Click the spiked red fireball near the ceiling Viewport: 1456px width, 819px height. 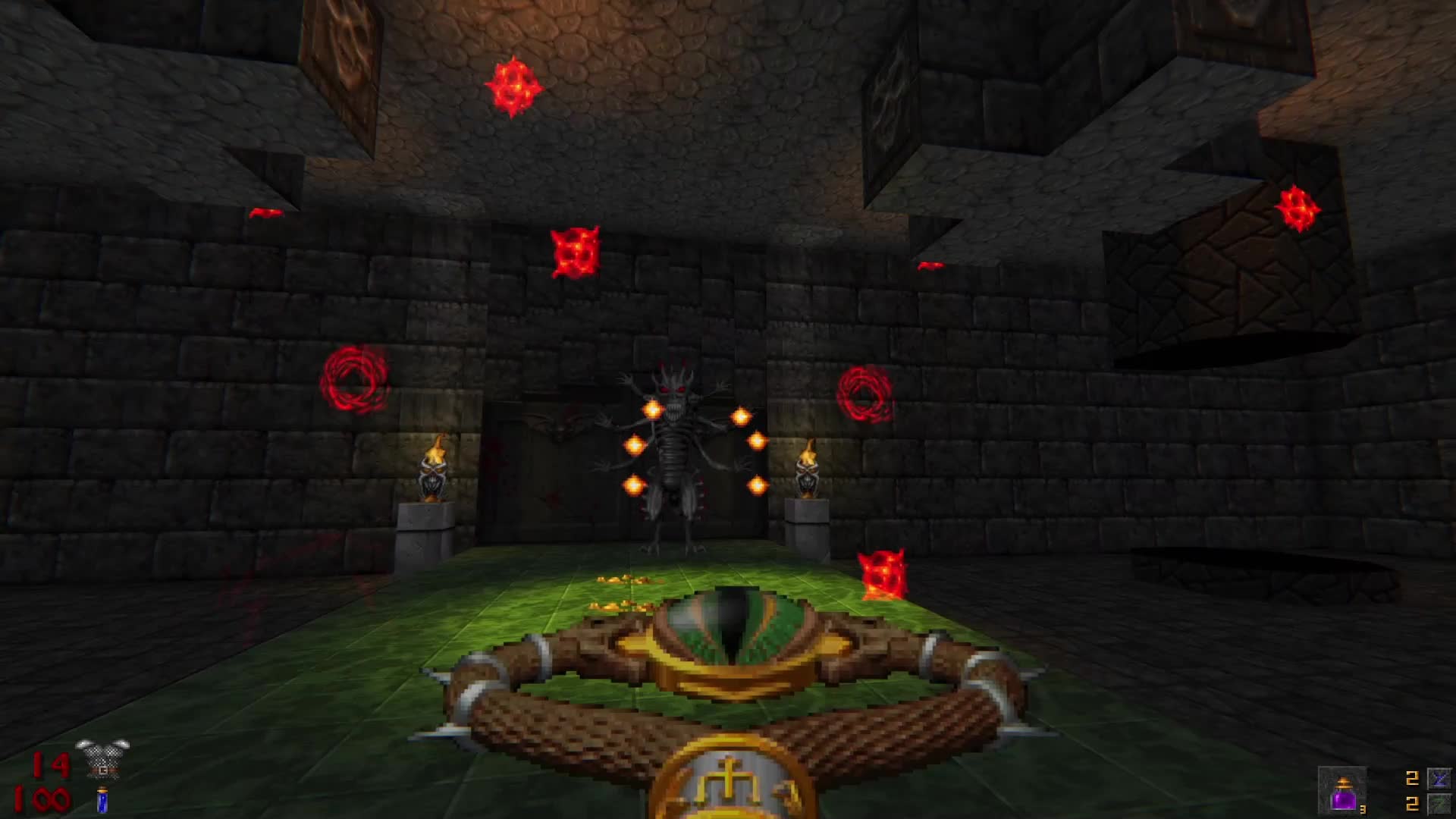514,86
